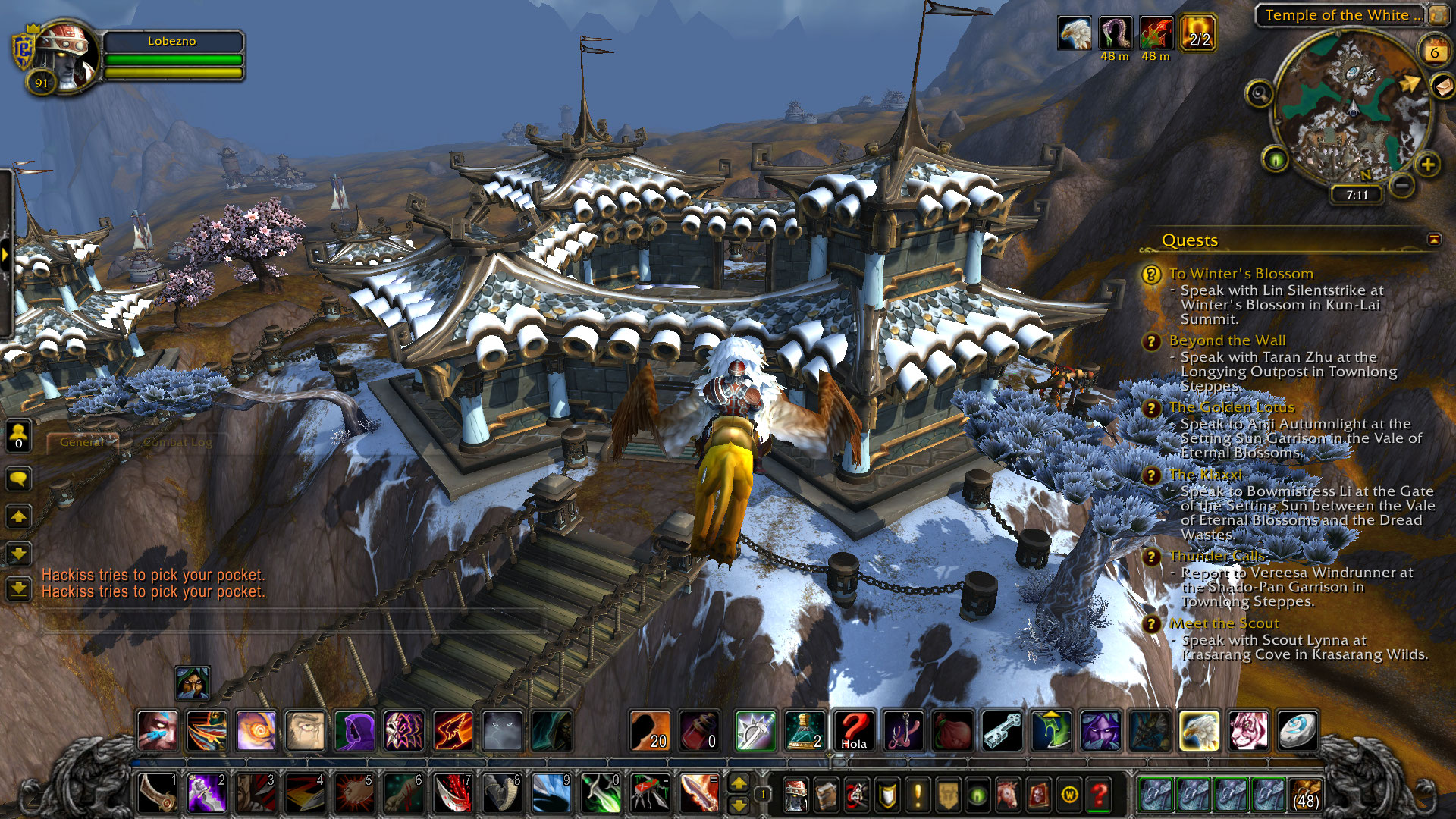Collapse the Quests tracker panel
Image resolution: width=1456 pixels, height=819 pixels.
(1433, 240)
